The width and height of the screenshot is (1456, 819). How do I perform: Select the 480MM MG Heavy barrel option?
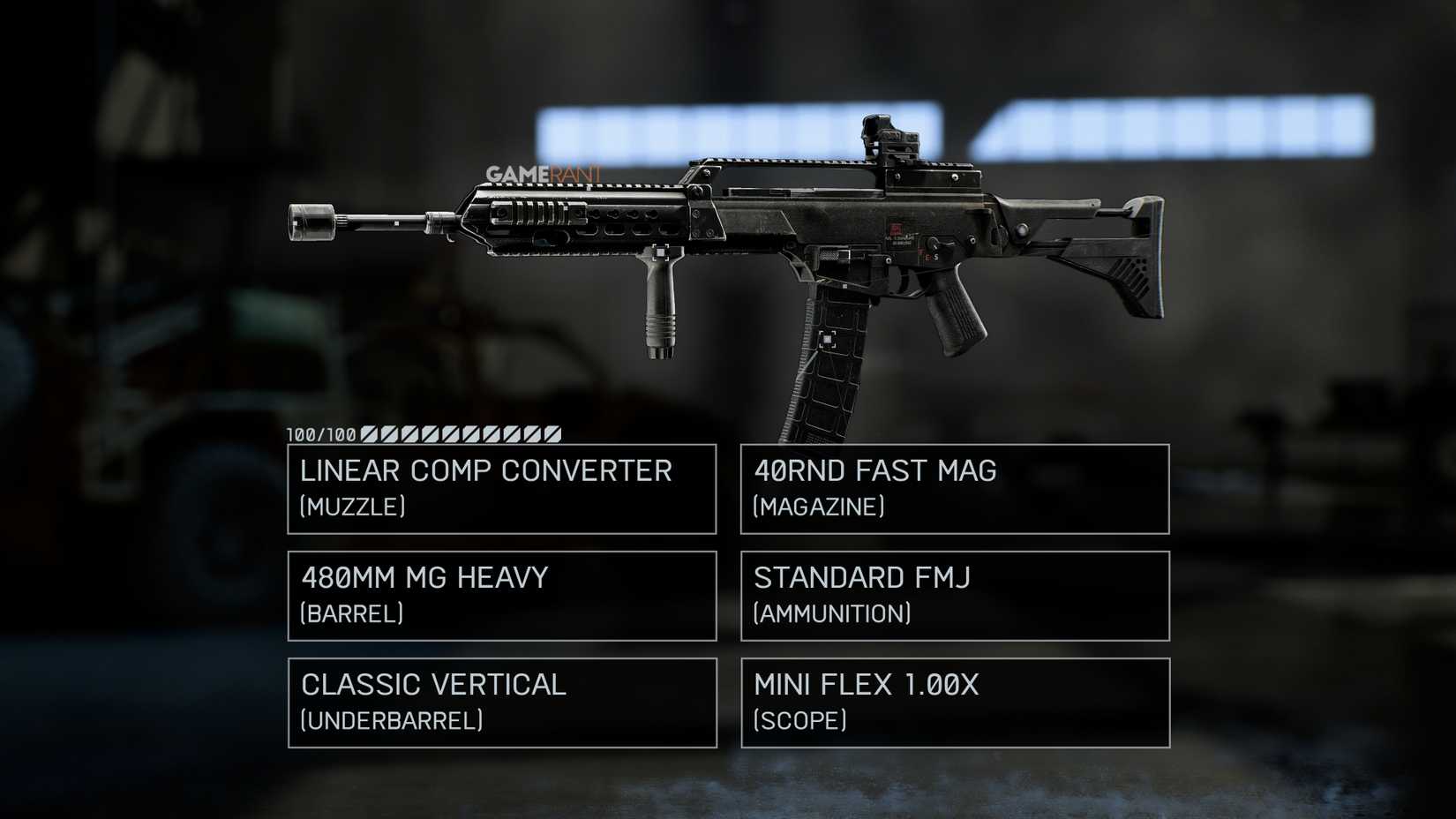coord(500,596)
